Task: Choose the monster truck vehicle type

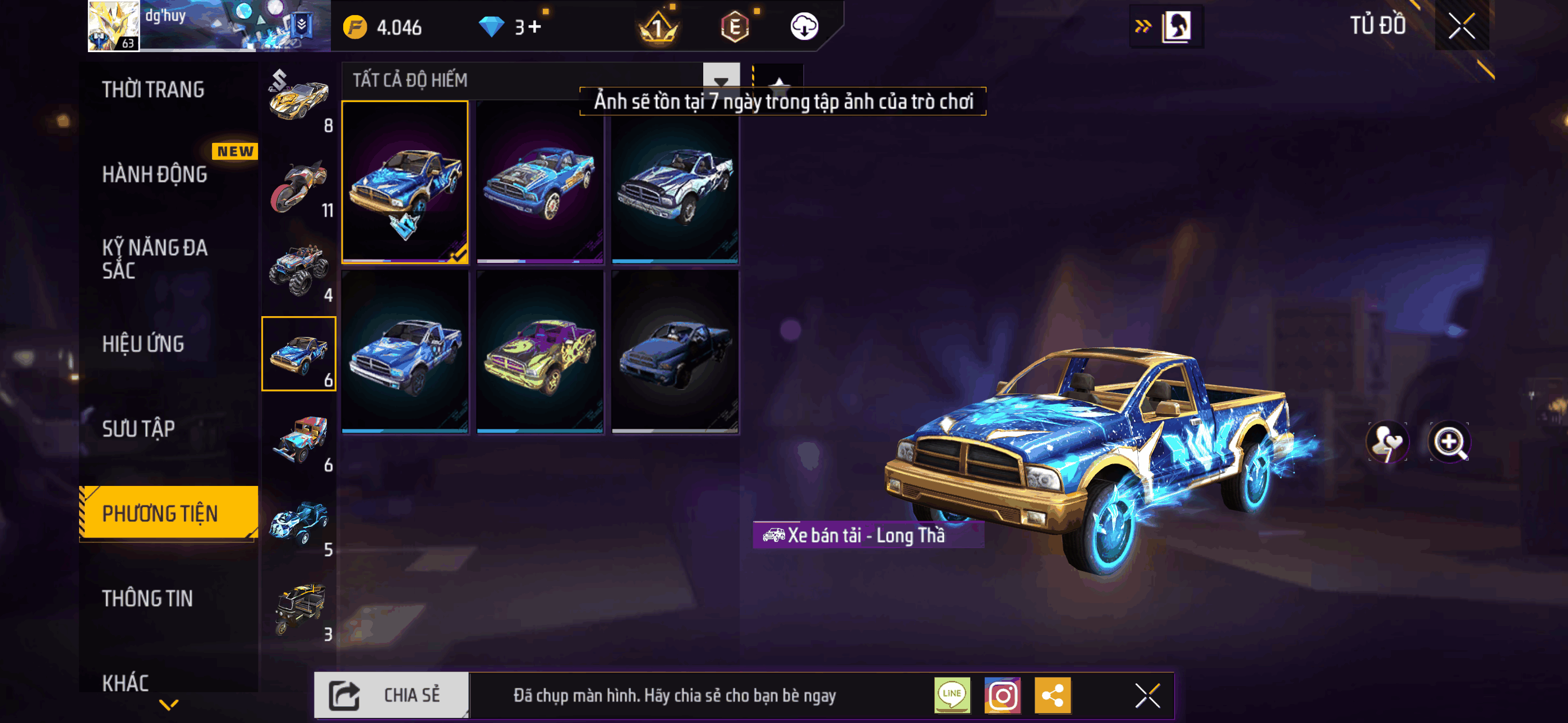Action: tap(299, 271)
